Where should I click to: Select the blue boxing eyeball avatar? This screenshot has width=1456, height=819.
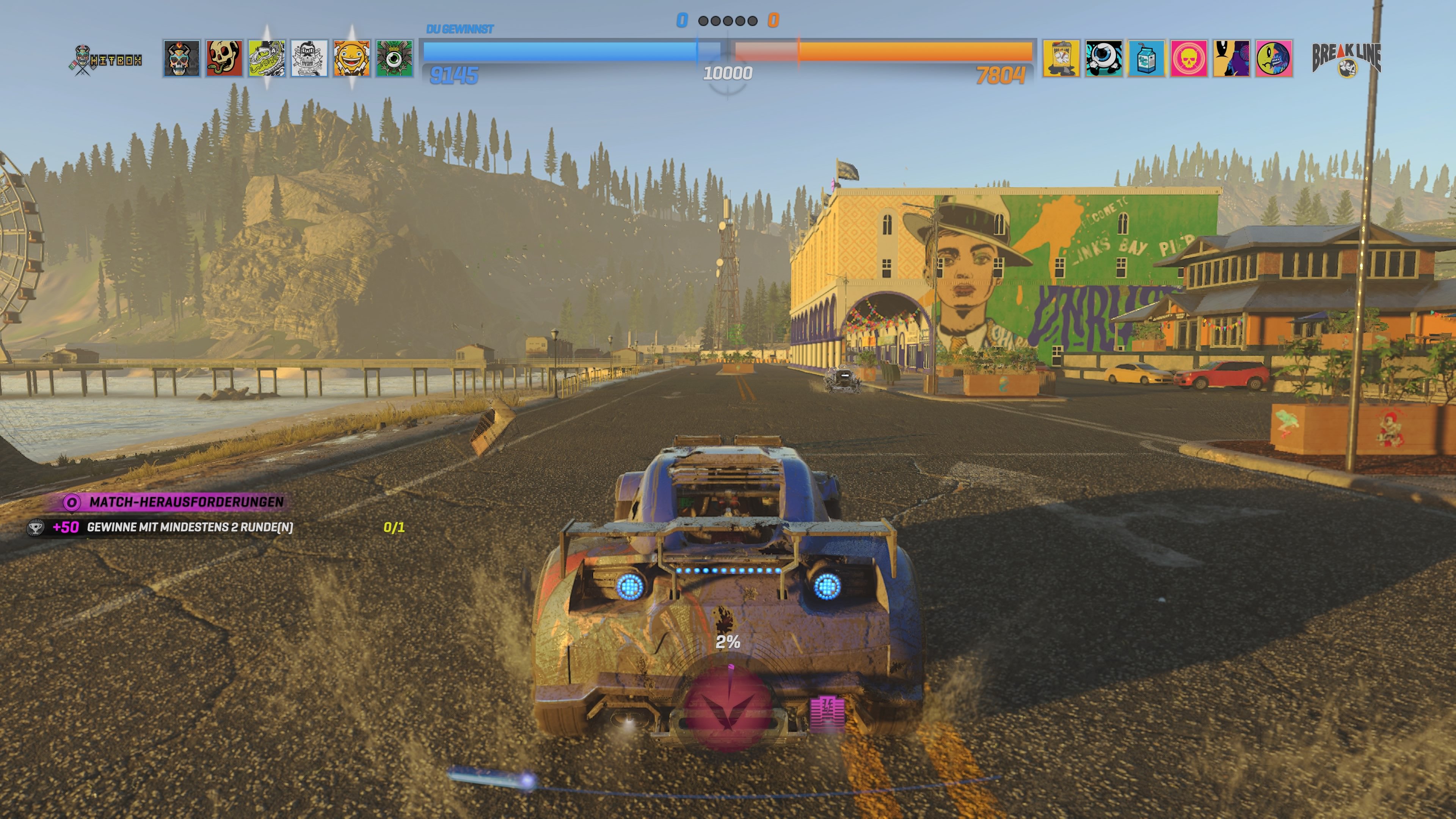tap(1103, 60)
